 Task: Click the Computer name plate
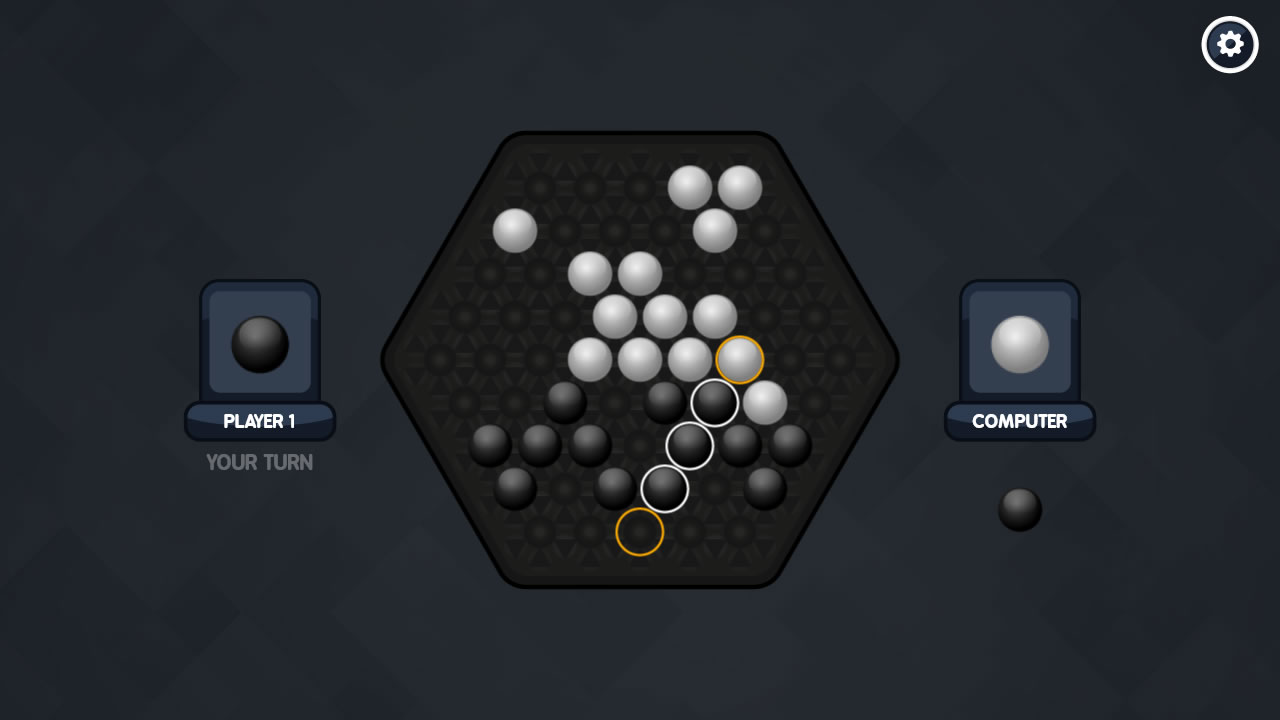pyautogui.click(x=1019, y=421)
